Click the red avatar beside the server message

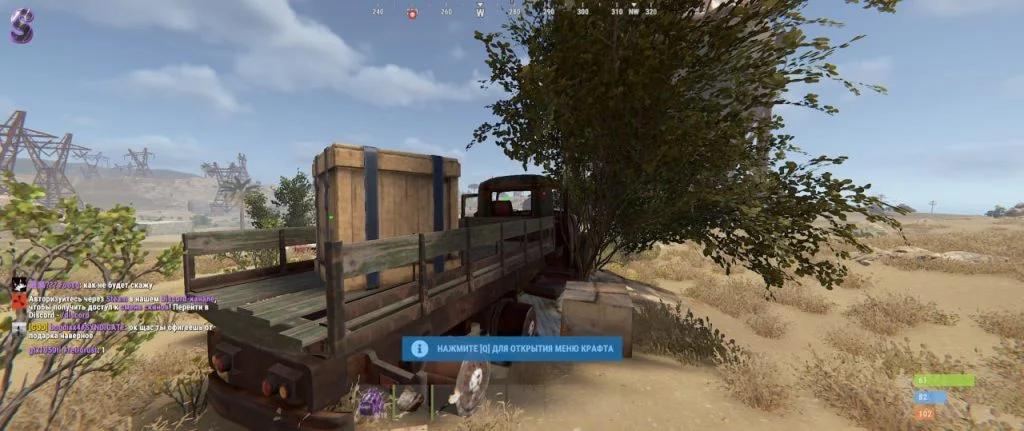pos(18,300)
